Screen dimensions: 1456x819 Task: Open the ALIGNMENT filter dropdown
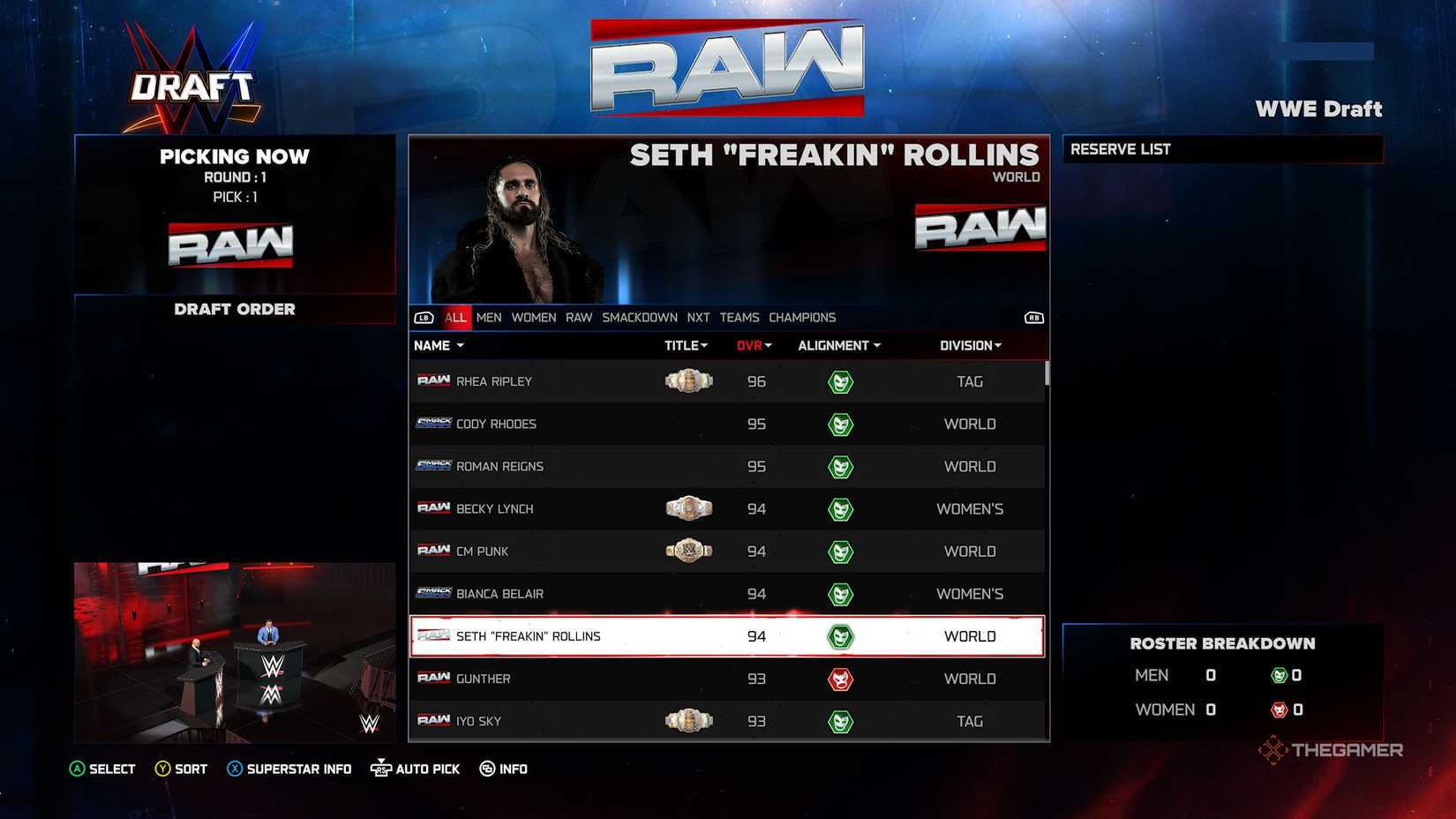837,345
